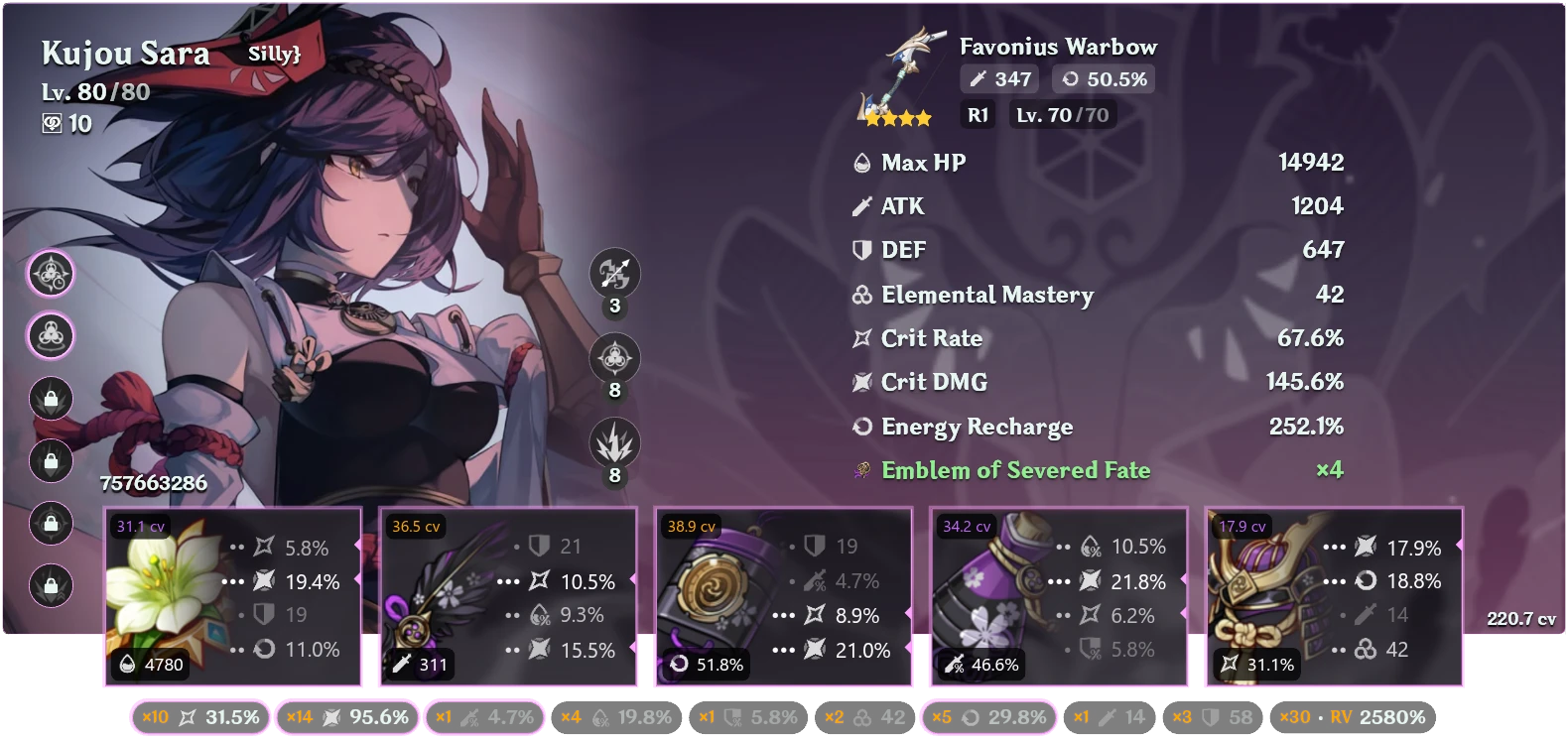Click the ×10 Crit Rate 31.5% summary chip
This screenshot has width=1568, height=741.
197,715
